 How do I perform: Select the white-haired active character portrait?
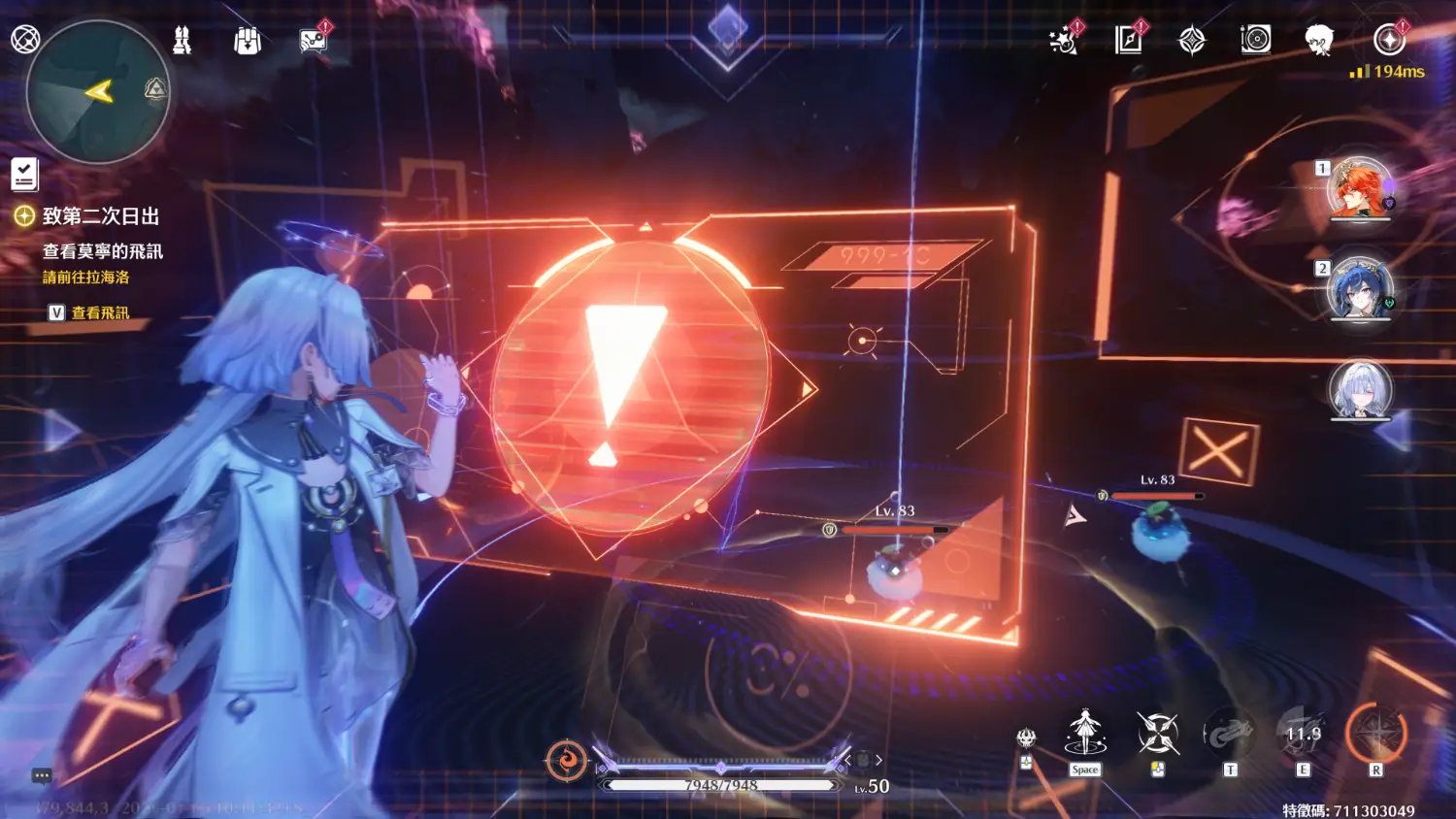click(x=1360, y=389)
